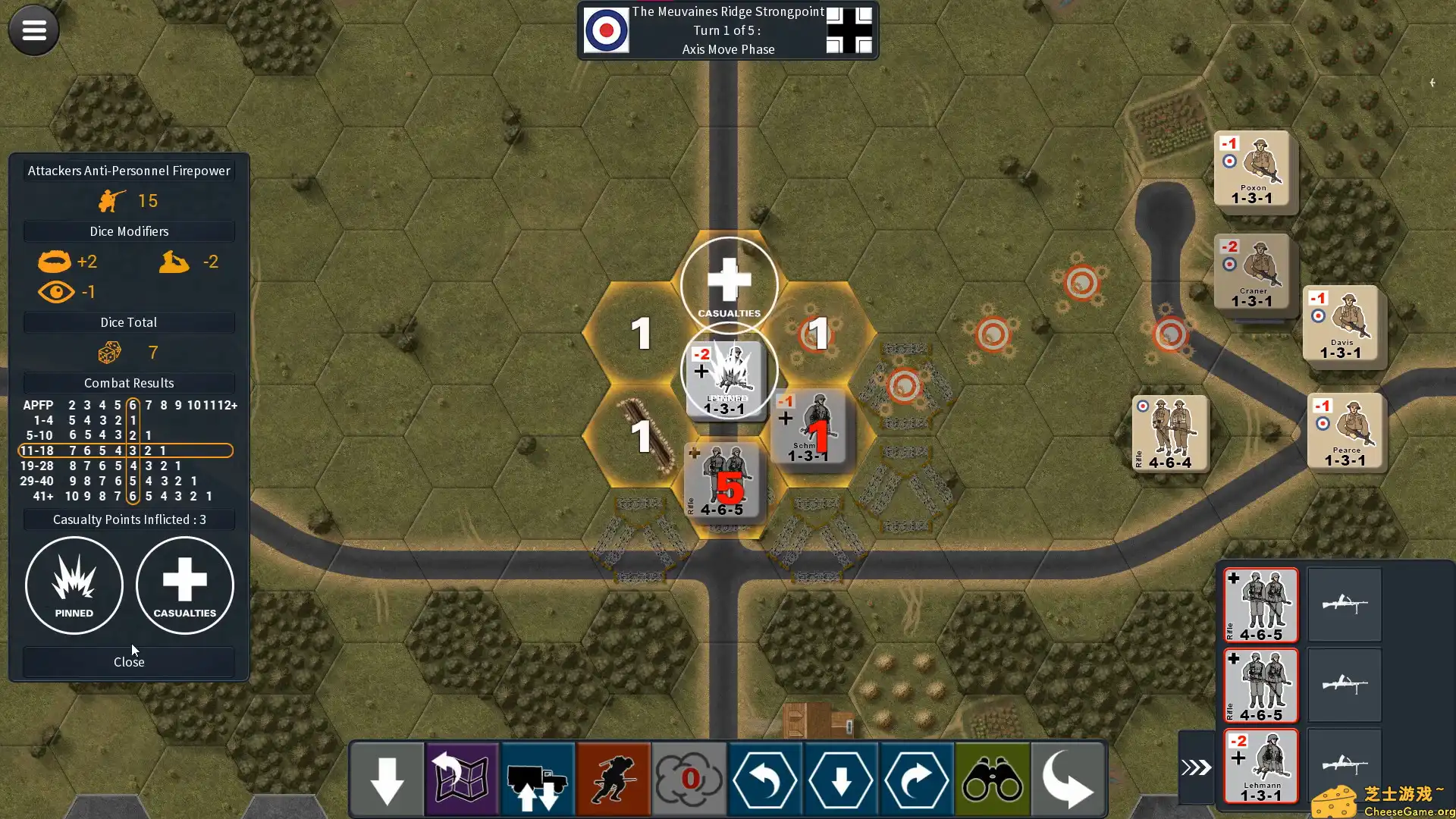The height and width of the screenshot is (819, 1456).
Task: Click the smoke cloud counter button
Action: click(x=689, y=779)
